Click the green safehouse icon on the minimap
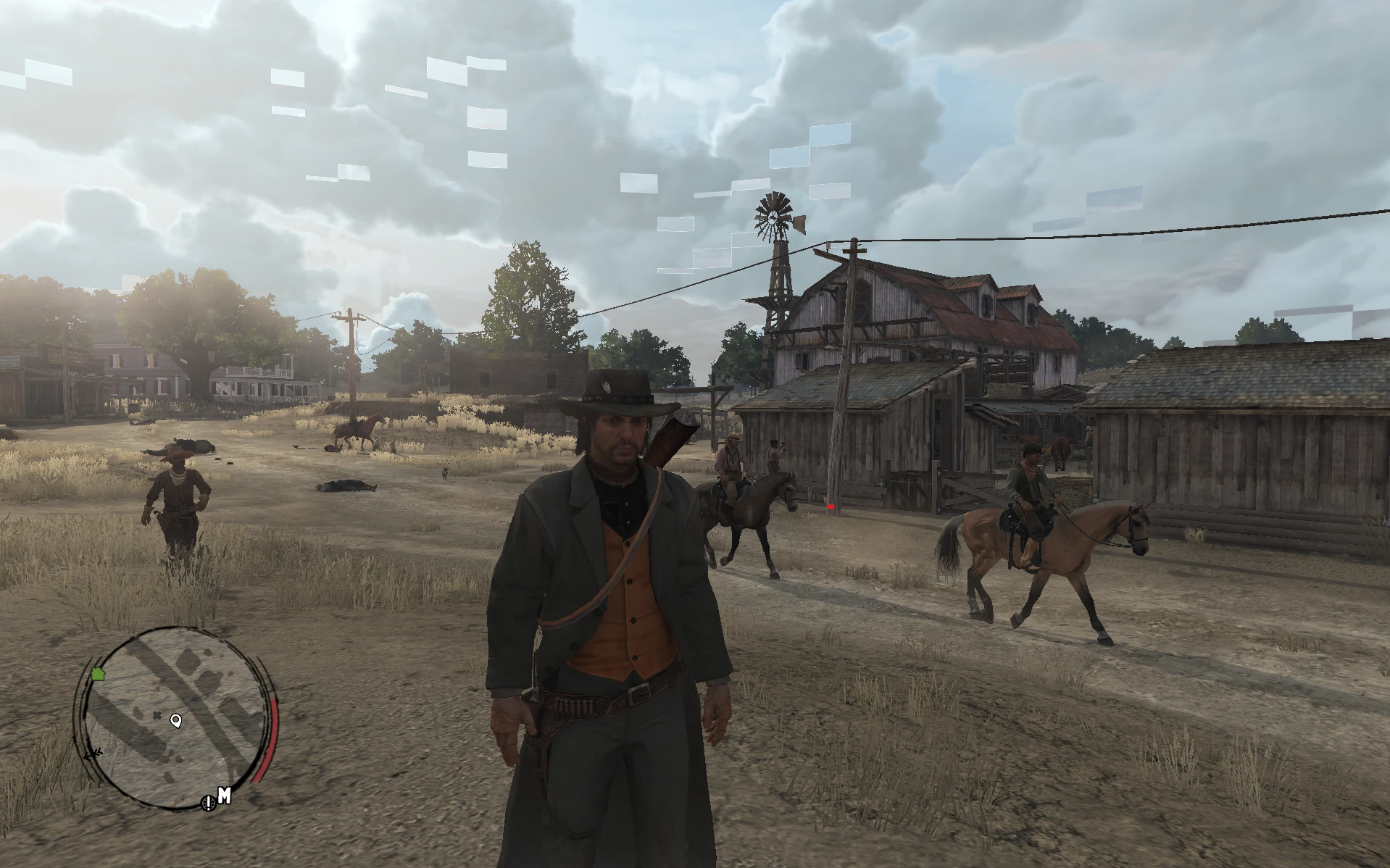 point(98,675)
